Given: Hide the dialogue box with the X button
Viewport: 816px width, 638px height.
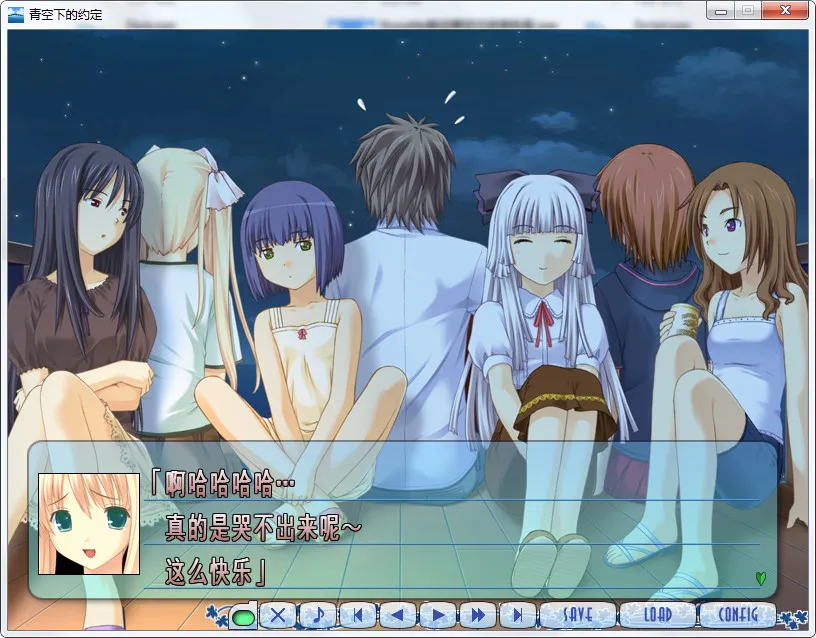Looking at the screenshot, I should click(x=278, y=615).
